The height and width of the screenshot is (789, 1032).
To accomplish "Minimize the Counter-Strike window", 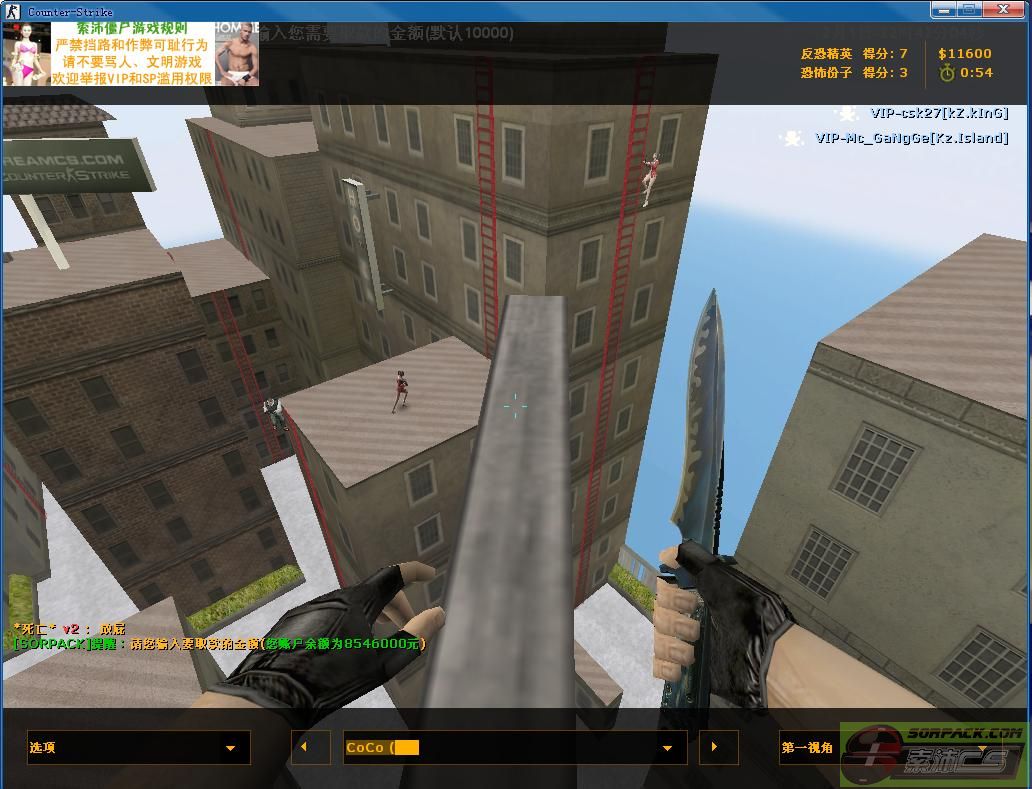I will (x=944, y=10).
